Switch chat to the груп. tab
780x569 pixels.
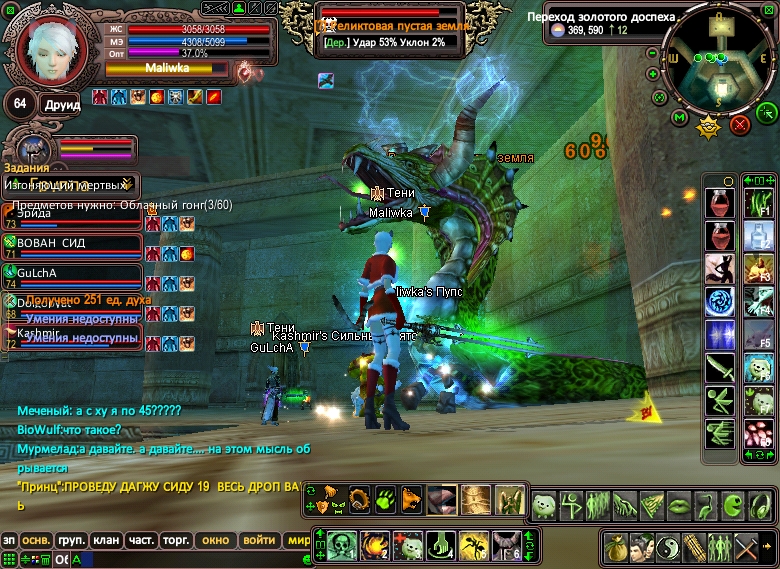click(x=71, y=540)
